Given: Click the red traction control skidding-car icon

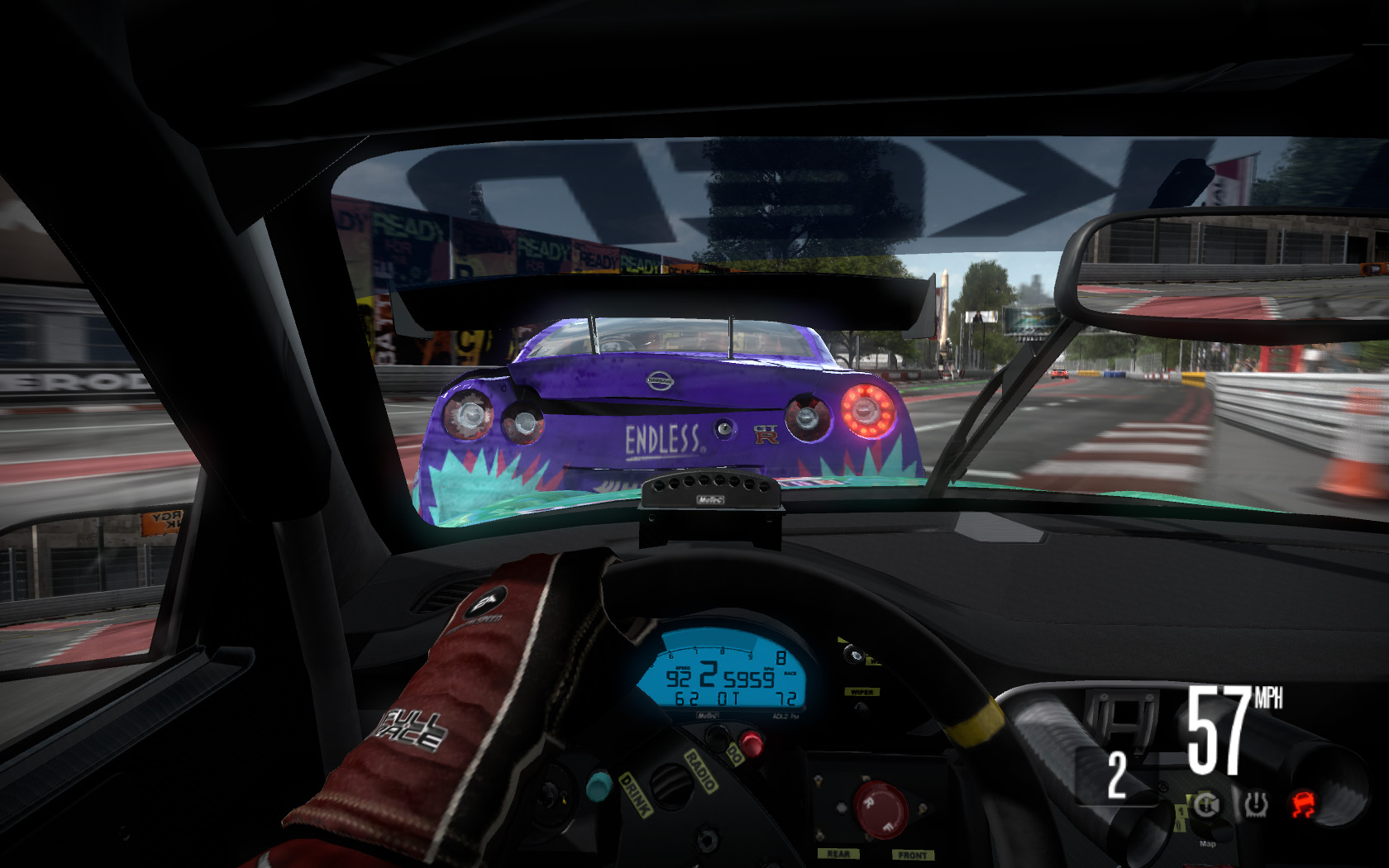Looking at the screenshot, I should click(1304, 804).
